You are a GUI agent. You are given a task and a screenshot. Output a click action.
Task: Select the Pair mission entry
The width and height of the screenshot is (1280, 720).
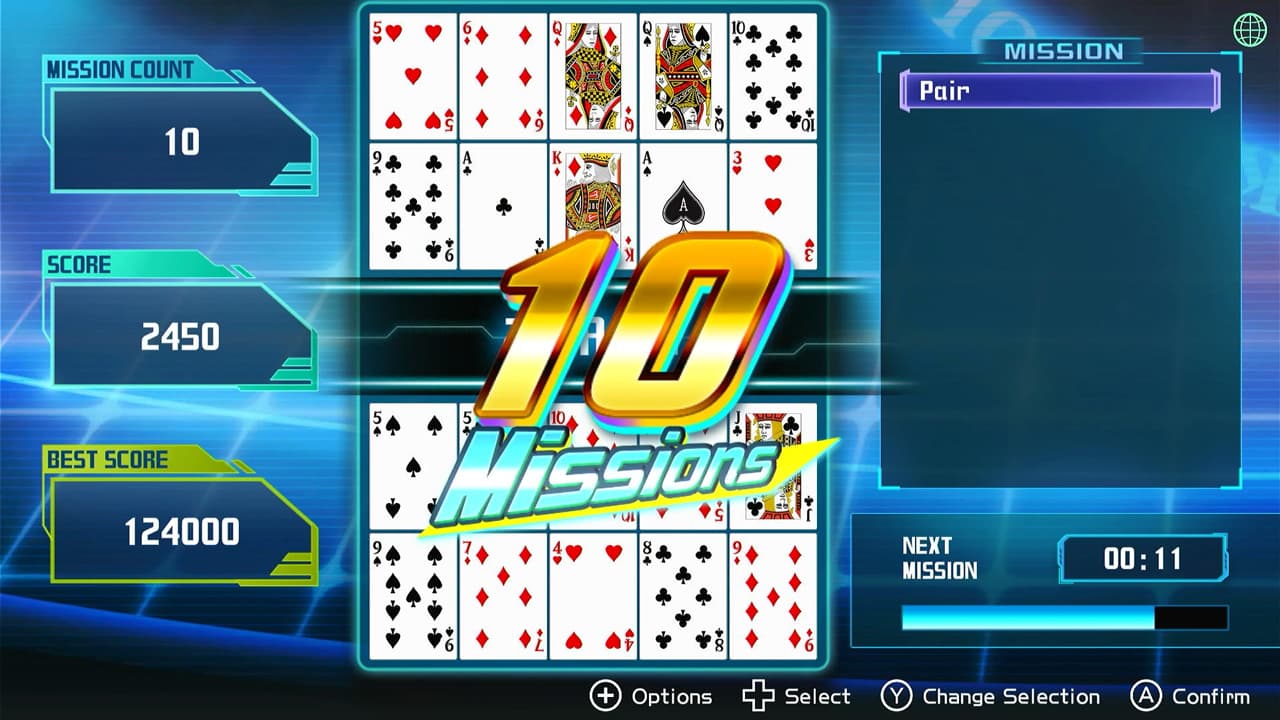[1060, 90]
